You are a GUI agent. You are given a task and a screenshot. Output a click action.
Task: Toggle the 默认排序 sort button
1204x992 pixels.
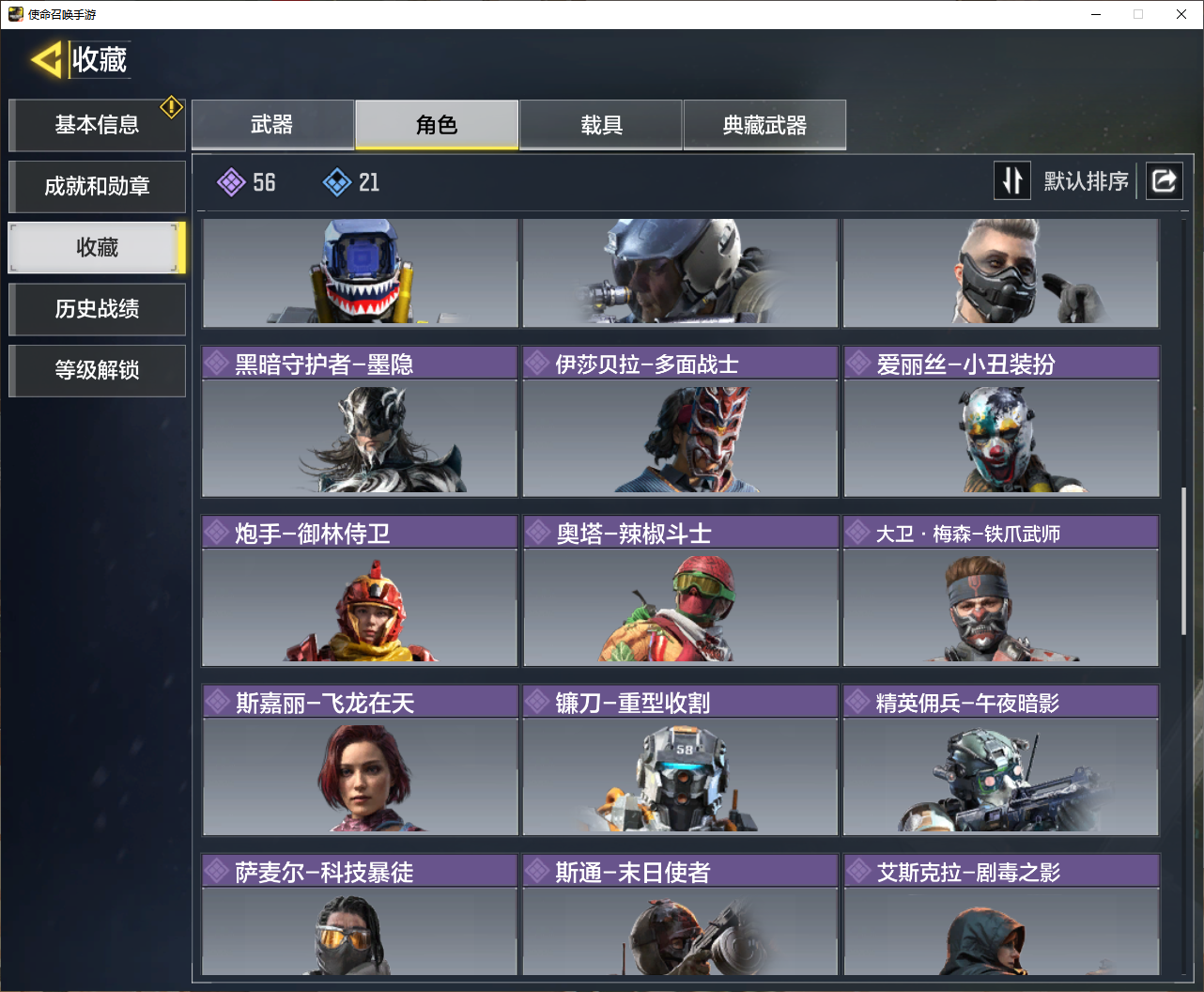[x=1012, y=180]
